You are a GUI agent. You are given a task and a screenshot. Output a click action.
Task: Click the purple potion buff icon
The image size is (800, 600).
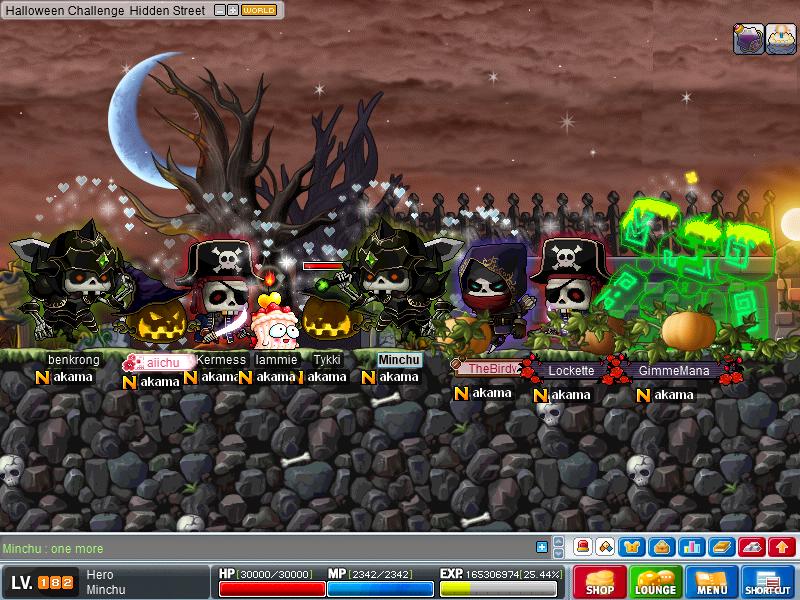pos(749,39)
